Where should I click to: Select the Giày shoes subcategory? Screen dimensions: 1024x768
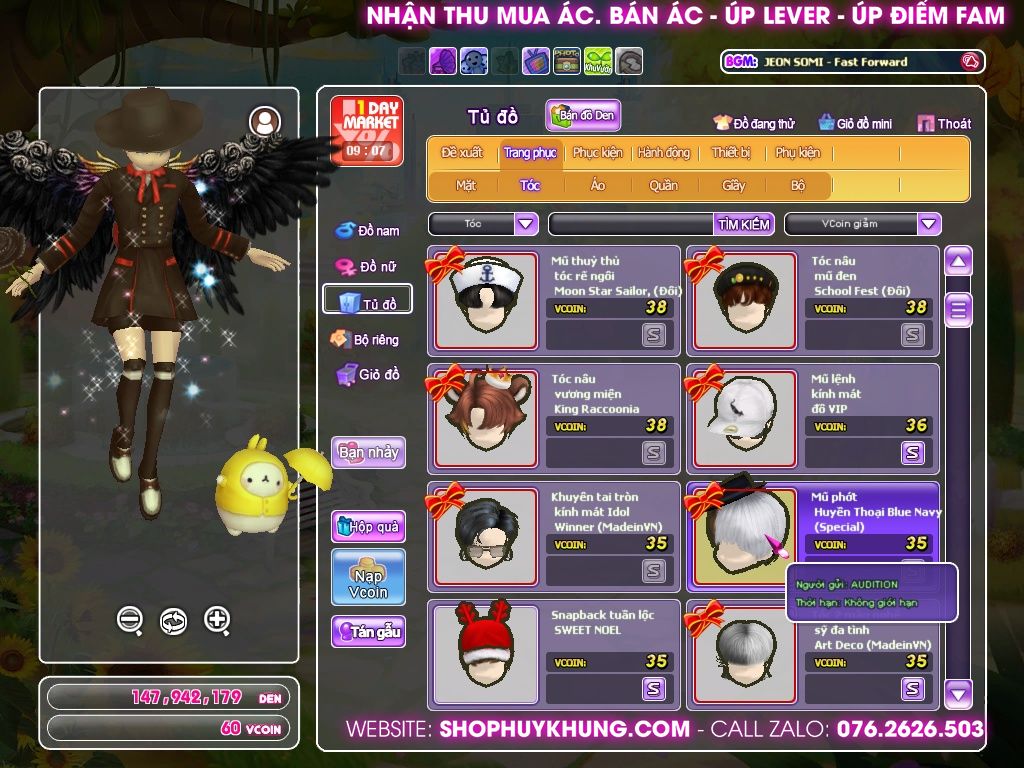pyautogui.click(x=734, y=185)
